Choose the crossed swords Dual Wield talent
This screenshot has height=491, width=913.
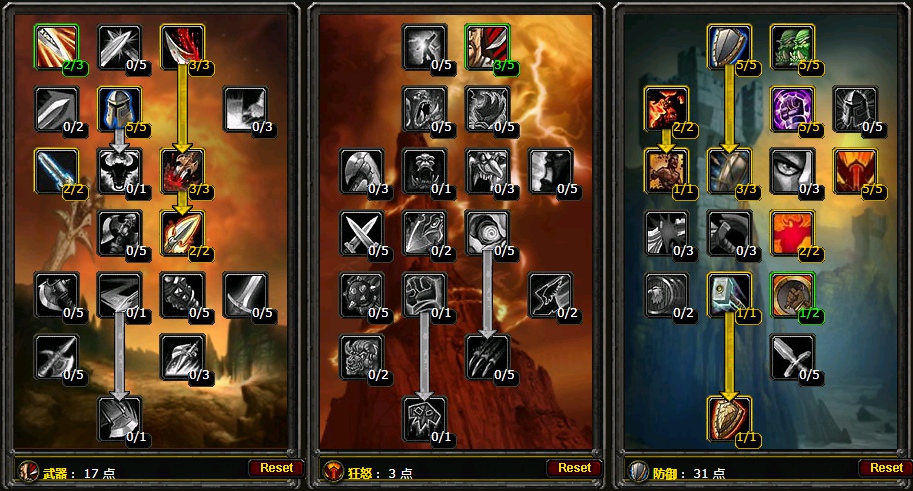[x=361, y=232]
